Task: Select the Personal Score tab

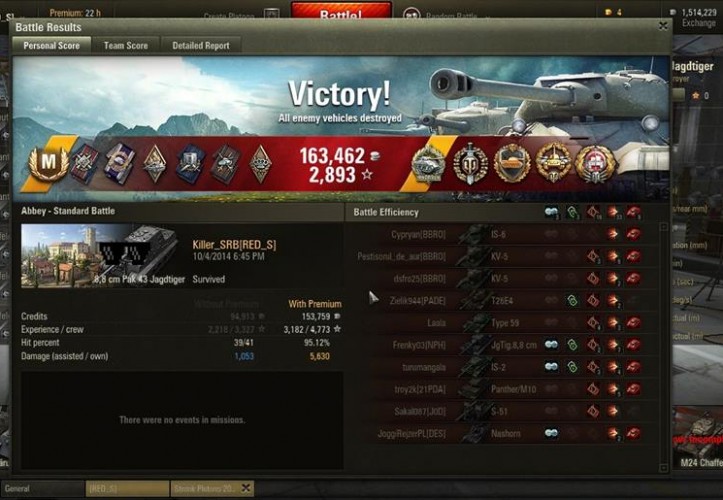Action: pos(52,45)
